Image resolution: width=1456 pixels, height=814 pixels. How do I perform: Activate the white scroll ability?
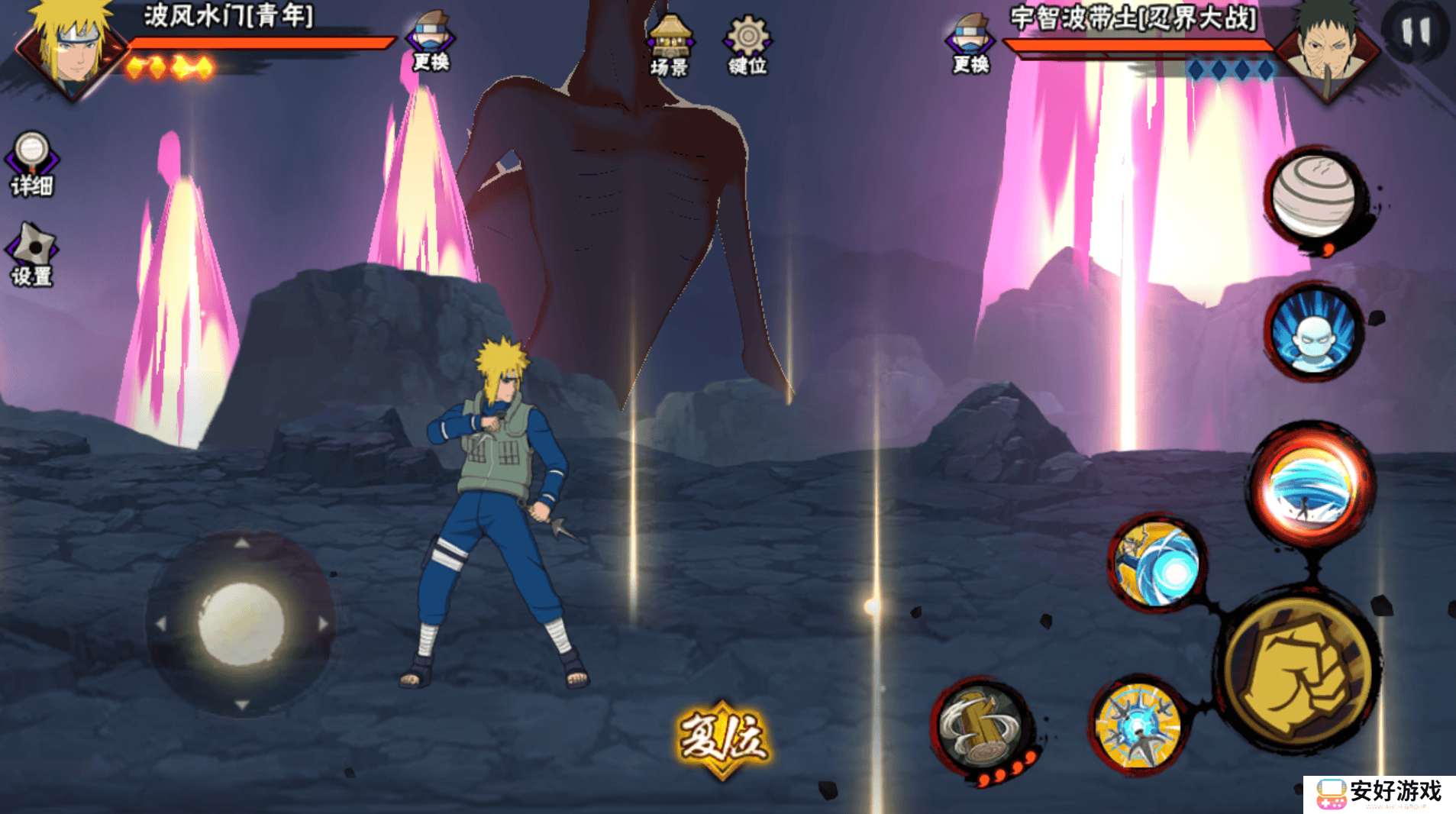[x=1315, y=195]
